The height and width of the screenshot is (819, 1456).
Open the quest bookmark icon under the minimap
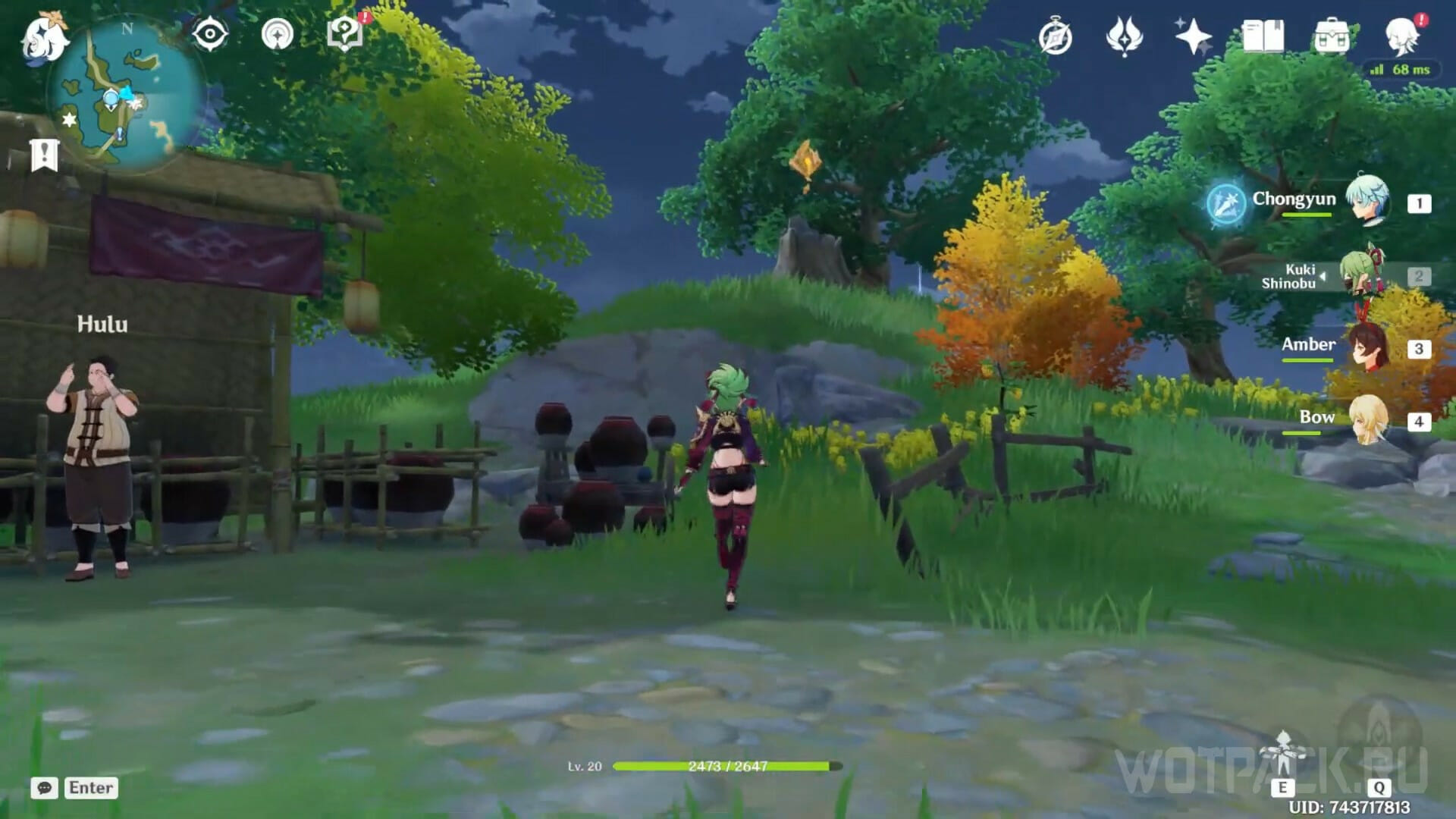point(44,155)
